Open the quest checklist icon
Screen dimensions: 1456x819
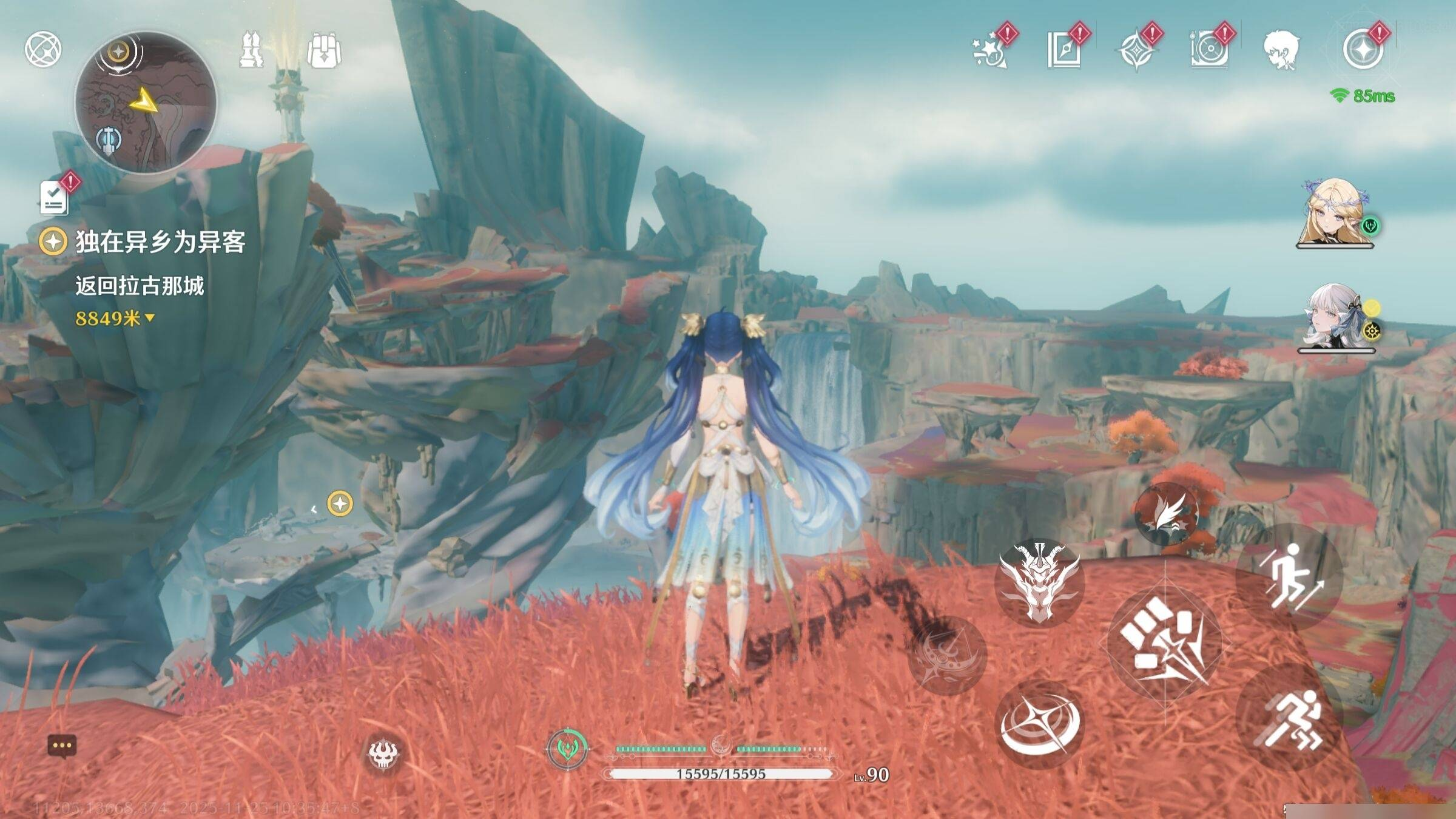(x=54, y=197)
